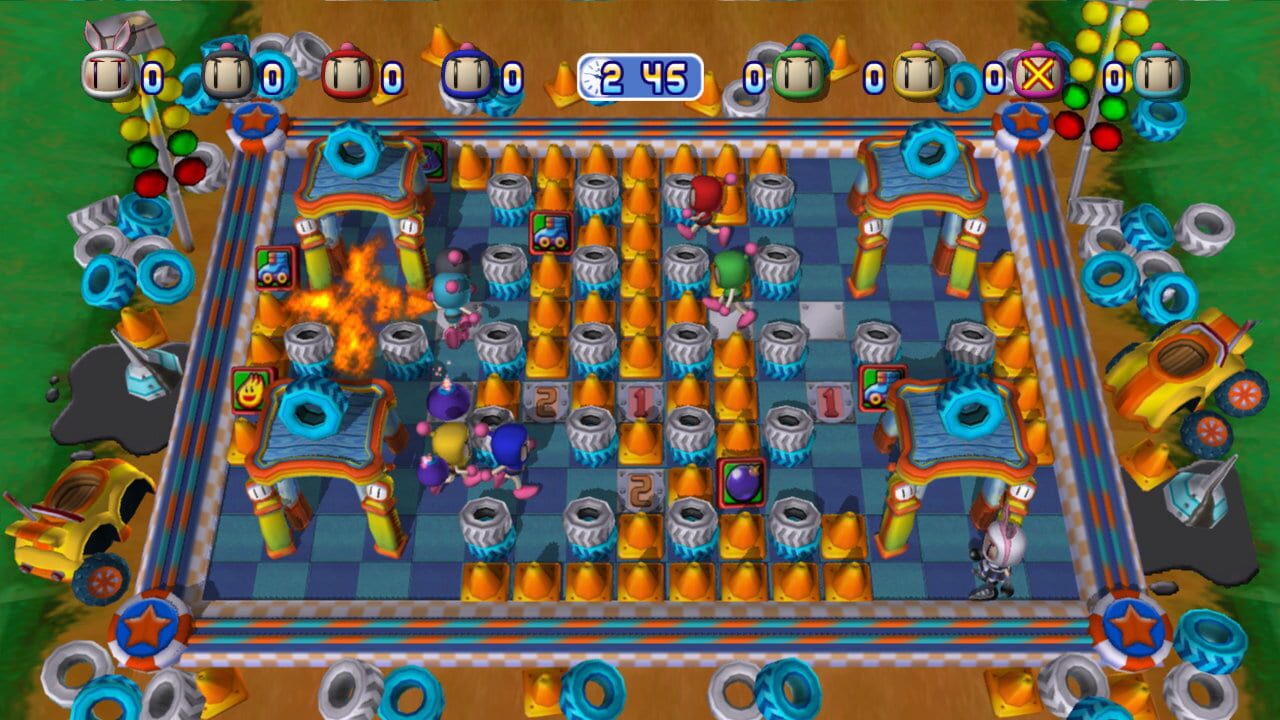Click the numbered tile showing 1

coord(640,400)
